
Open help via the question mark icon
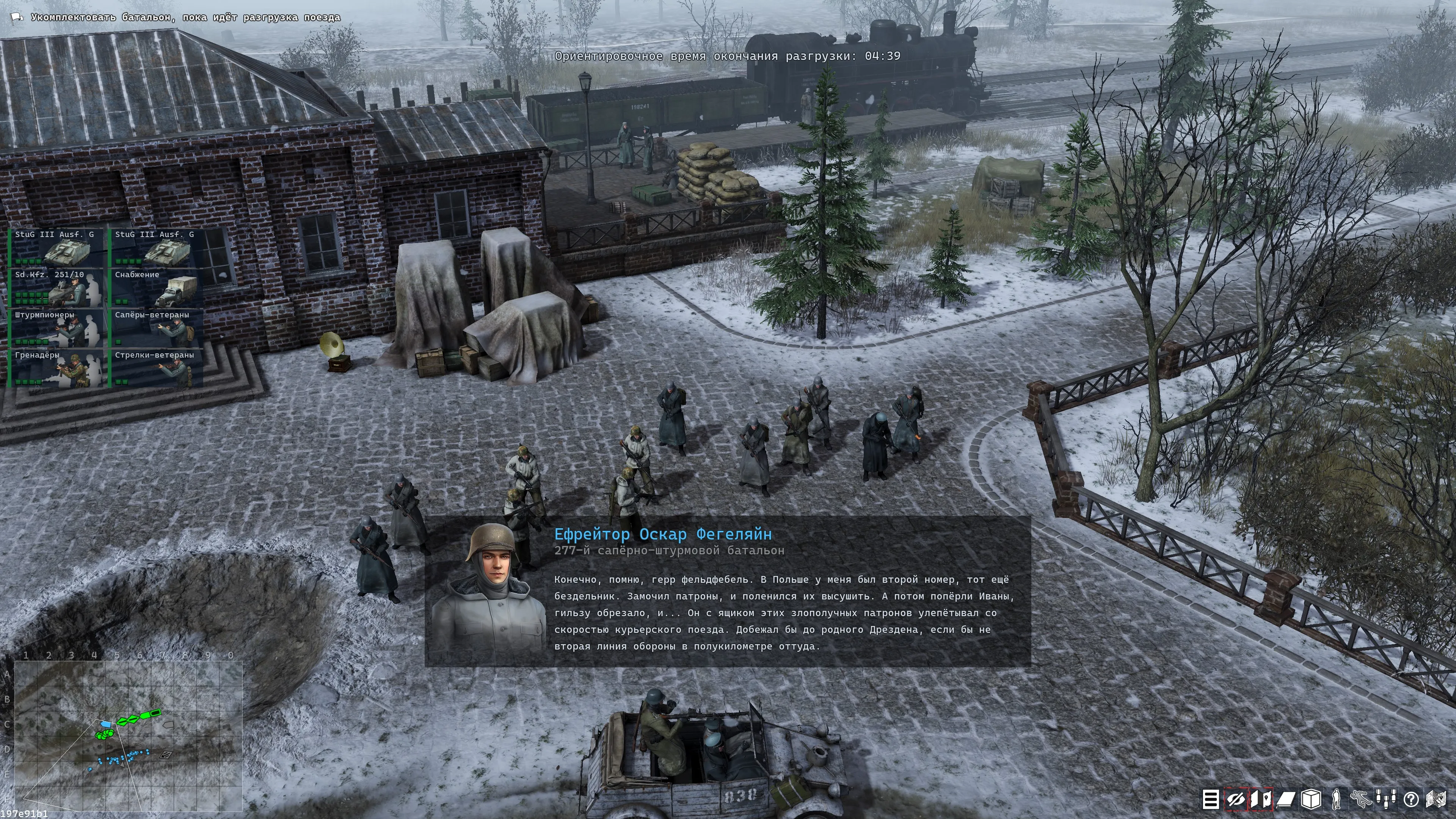point(1411,800)
